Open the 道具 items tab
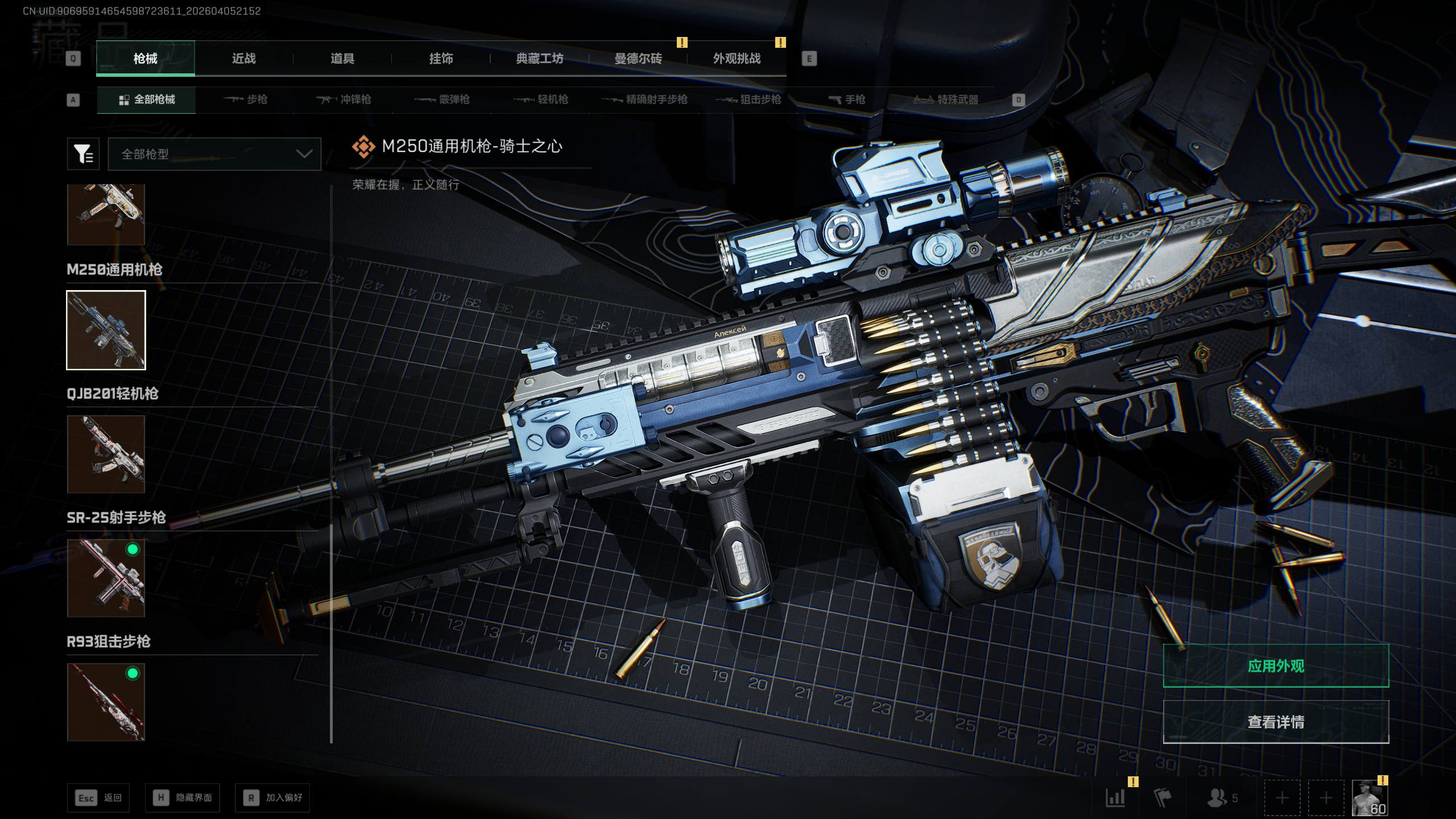This screenshot has height=819, width=1456. click(x=342, y=59)
